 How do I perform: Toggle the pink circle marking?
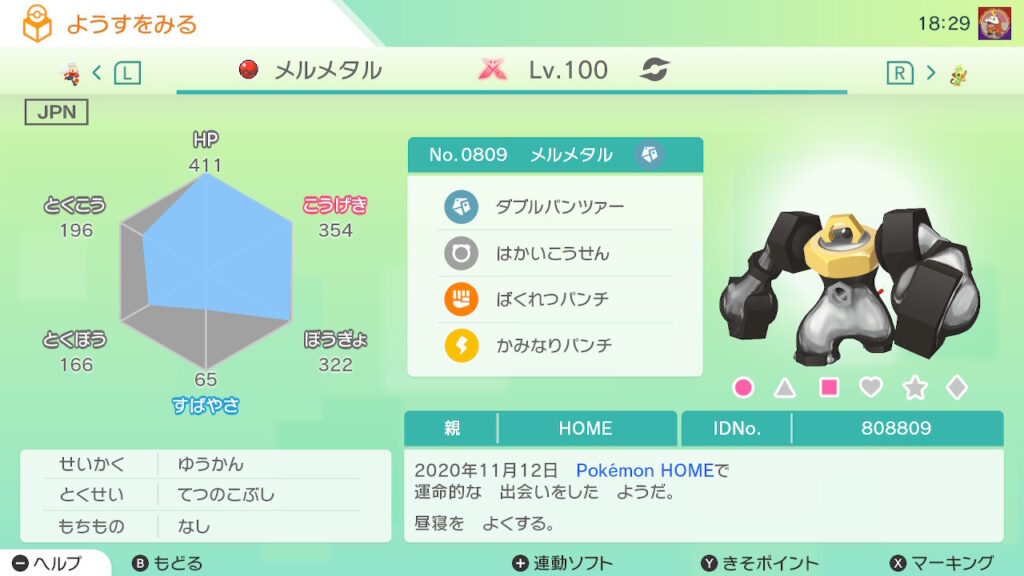pyautogui.click(x=743, y=387)
